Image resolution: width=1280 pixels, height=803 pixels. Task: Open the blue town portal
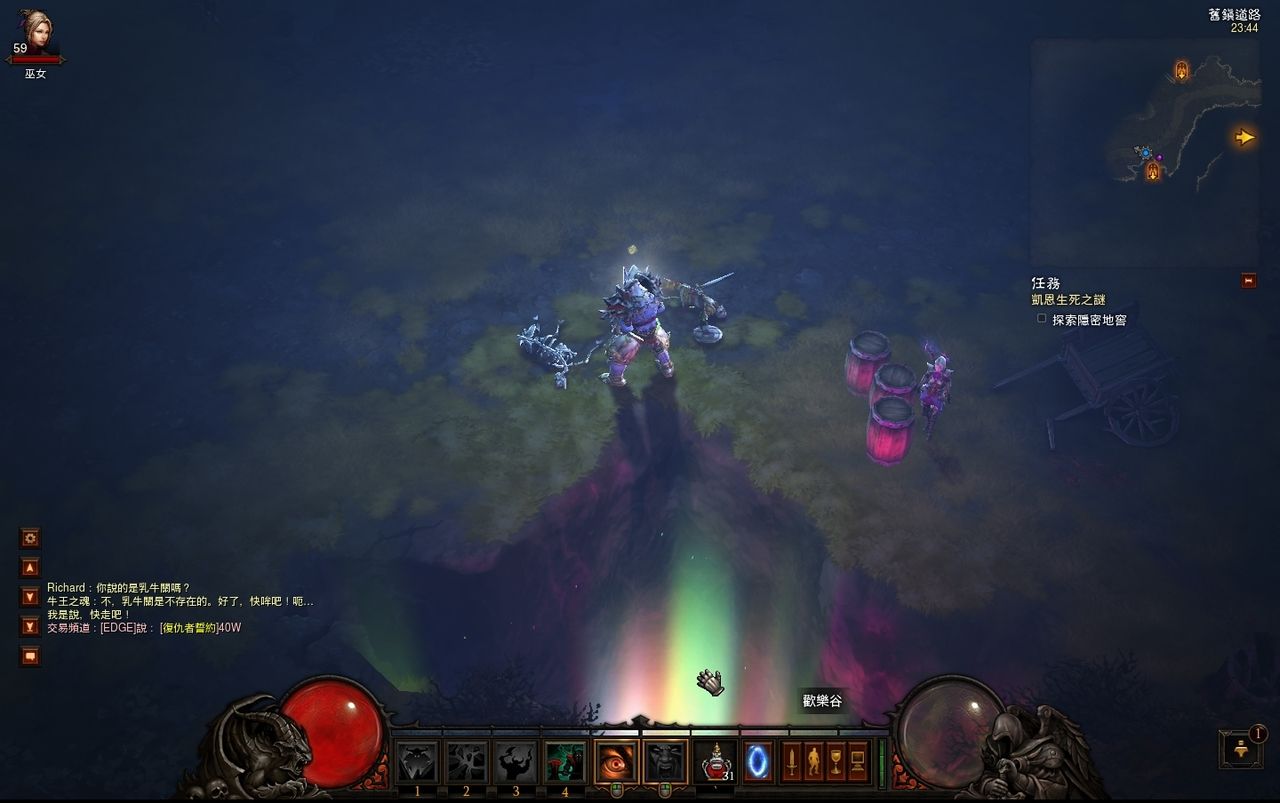pos(757,762)
